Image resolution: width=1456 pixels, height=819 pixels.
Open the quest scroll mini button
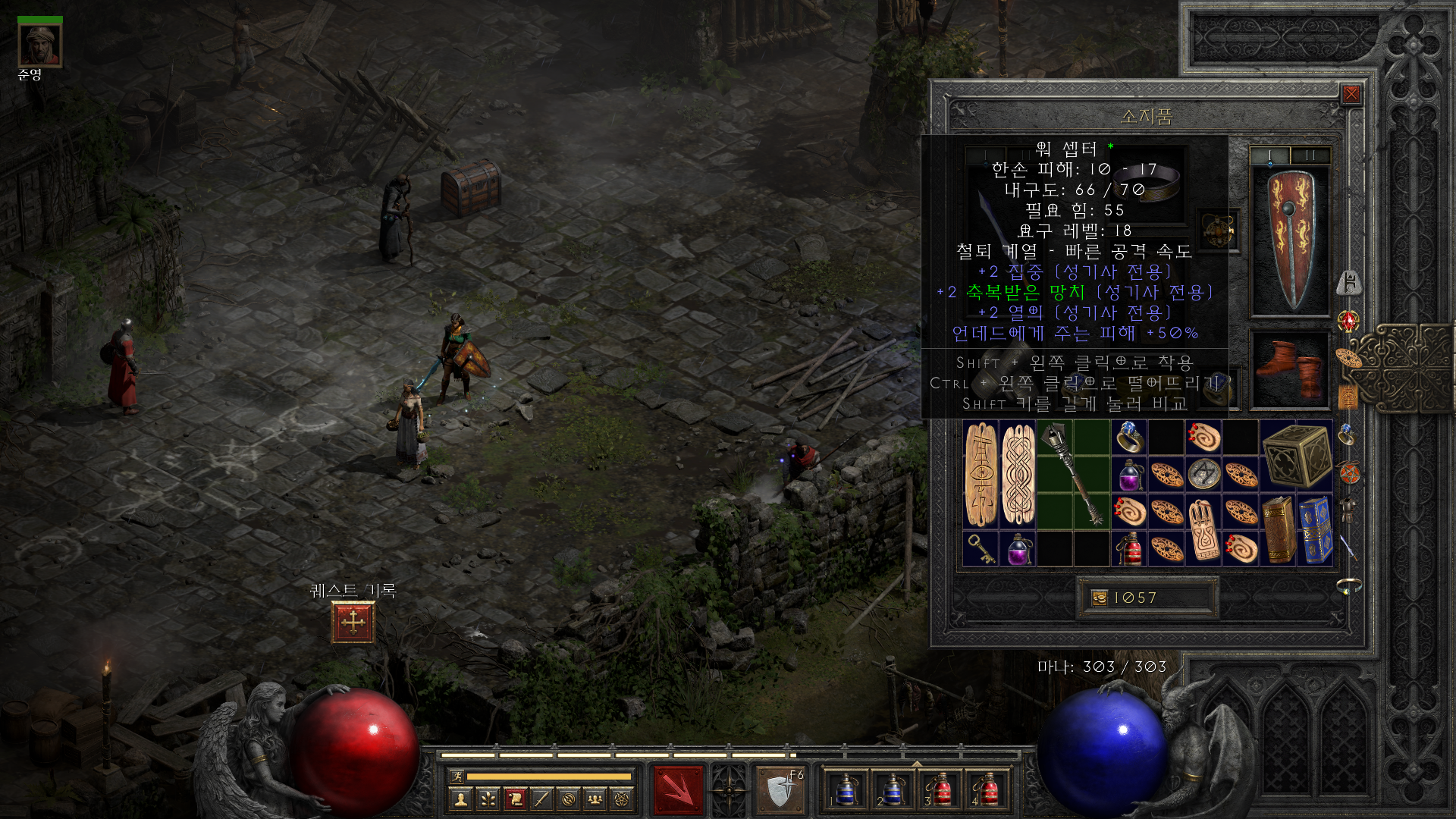pos(515,799)
